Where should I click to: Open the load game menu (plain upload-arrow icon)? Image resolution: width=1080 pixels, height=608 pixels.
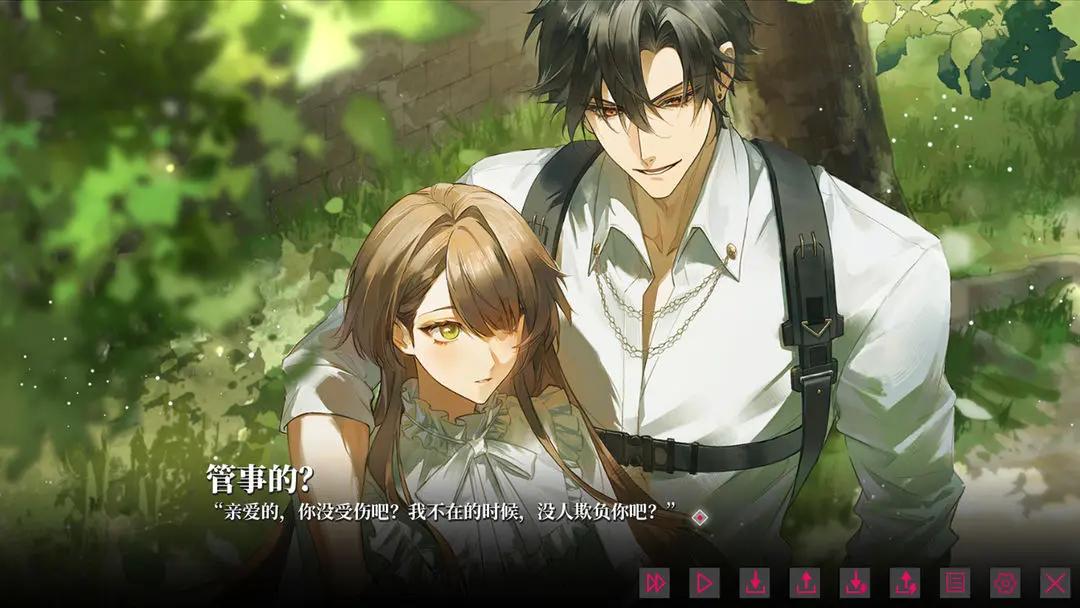(x=805, y=582)
